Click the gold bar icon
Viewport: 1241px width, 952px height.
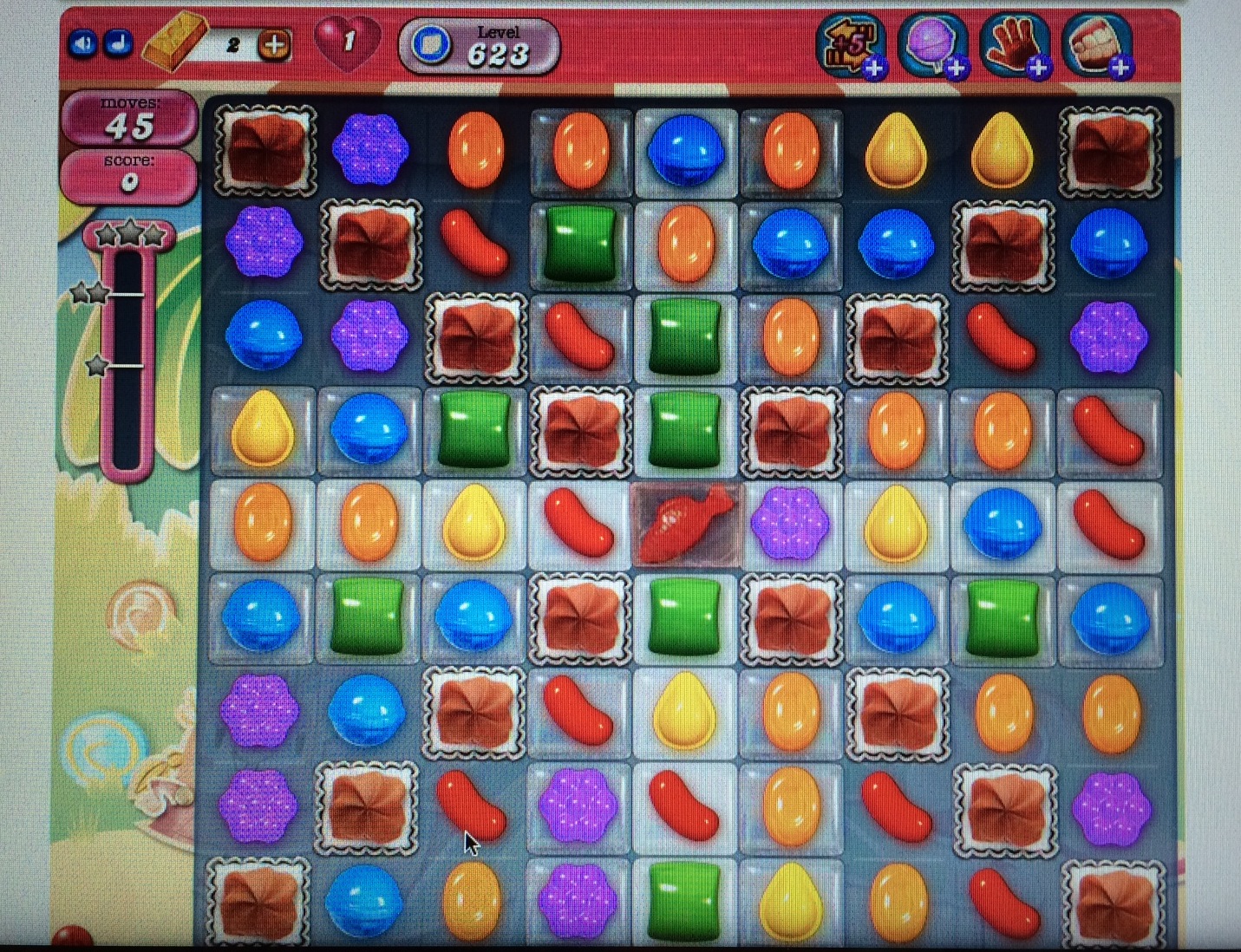[x=173, y=43]
